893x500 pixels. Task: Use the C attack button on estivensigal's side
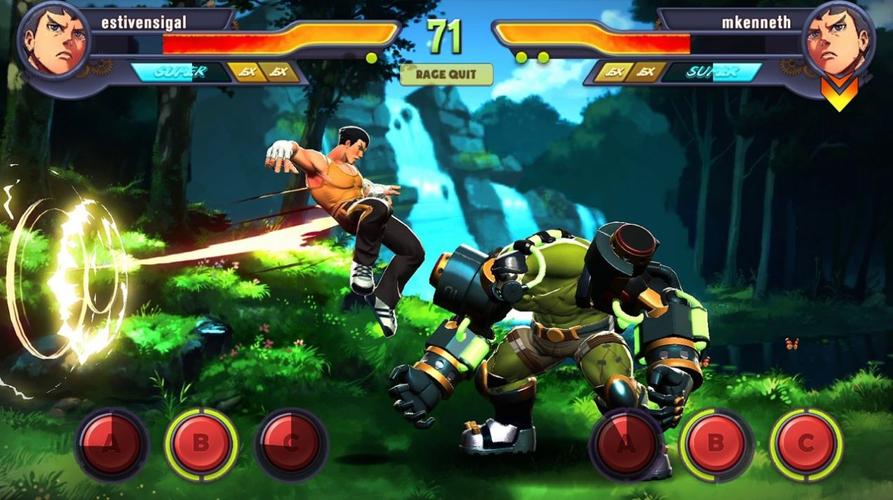pos(291,443)
